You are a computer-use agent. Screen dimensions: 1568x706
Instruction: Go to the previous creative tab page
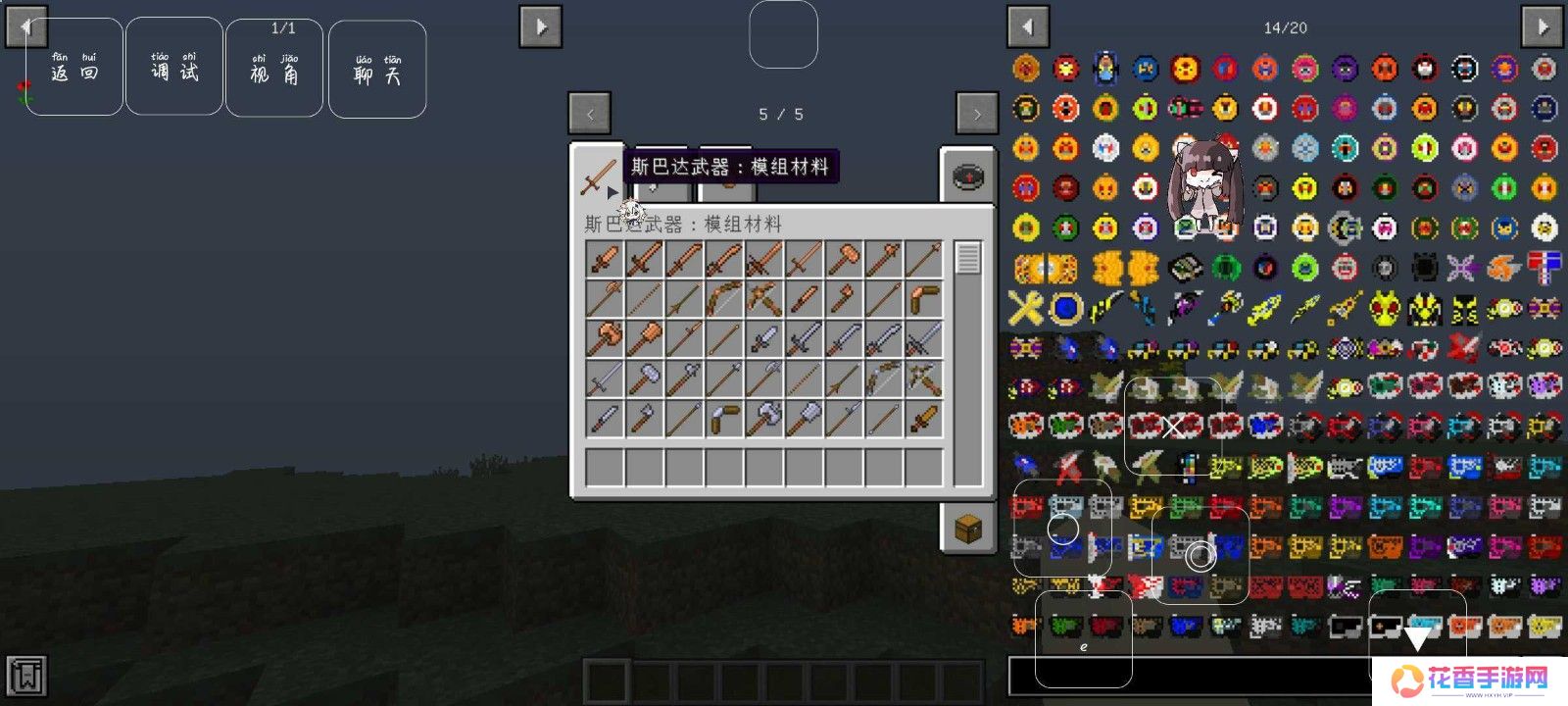tap(590, 114)
